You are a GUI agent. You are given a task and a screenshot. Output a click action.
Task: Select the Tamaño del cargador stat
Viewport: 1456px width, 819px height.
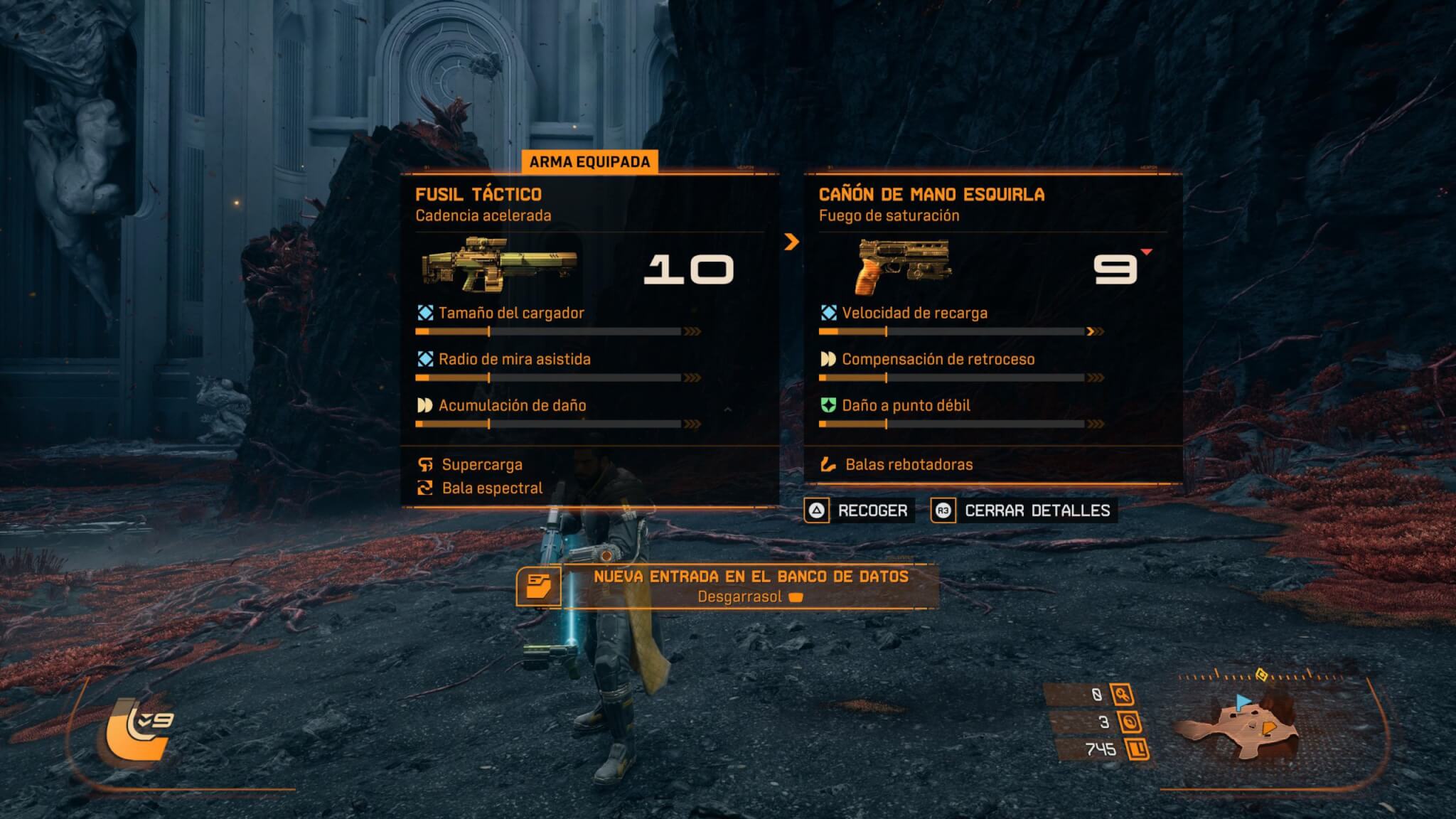click(511, 314)
